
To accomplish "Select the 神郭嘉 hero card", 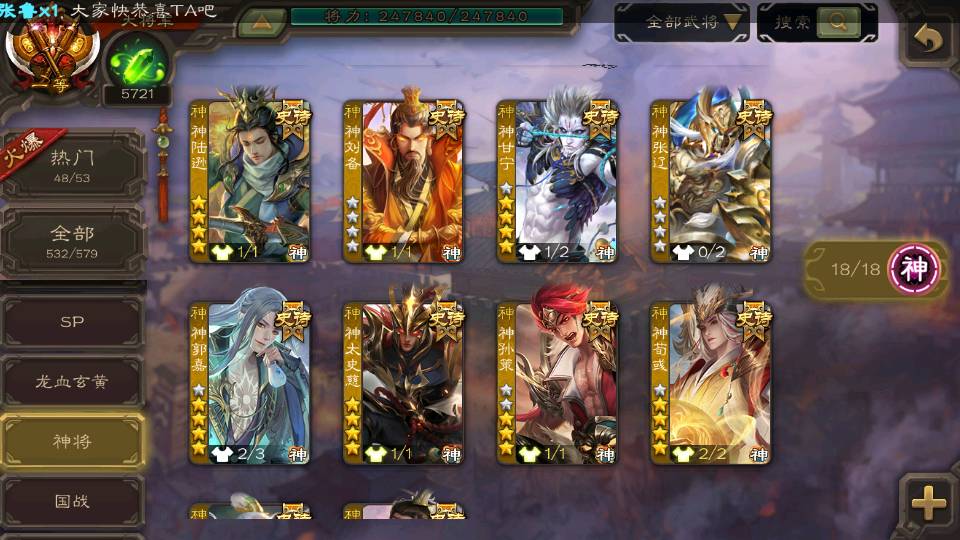I will 250,383.
